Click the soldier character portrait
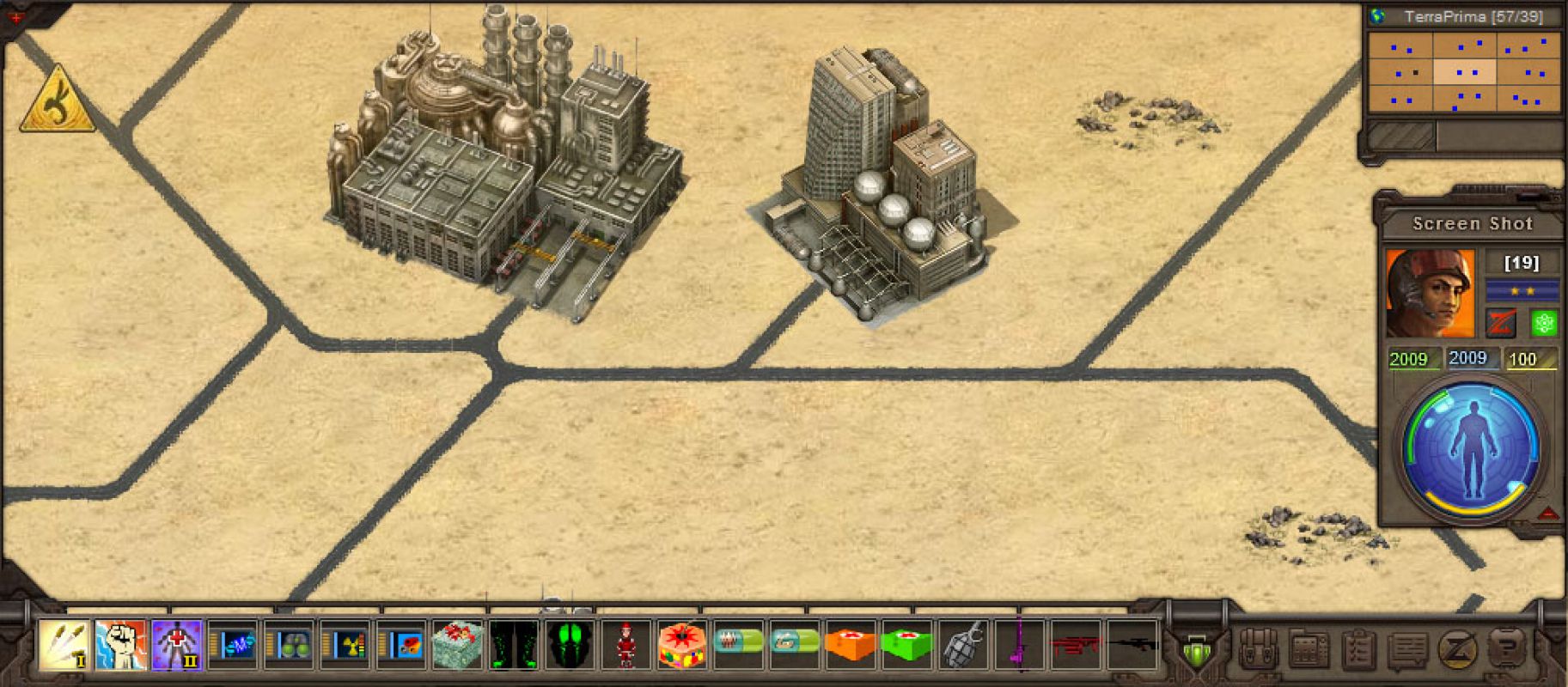The width and height of the screenshot is (1568, 687). pyautogui.click(x=1429, y=293)
